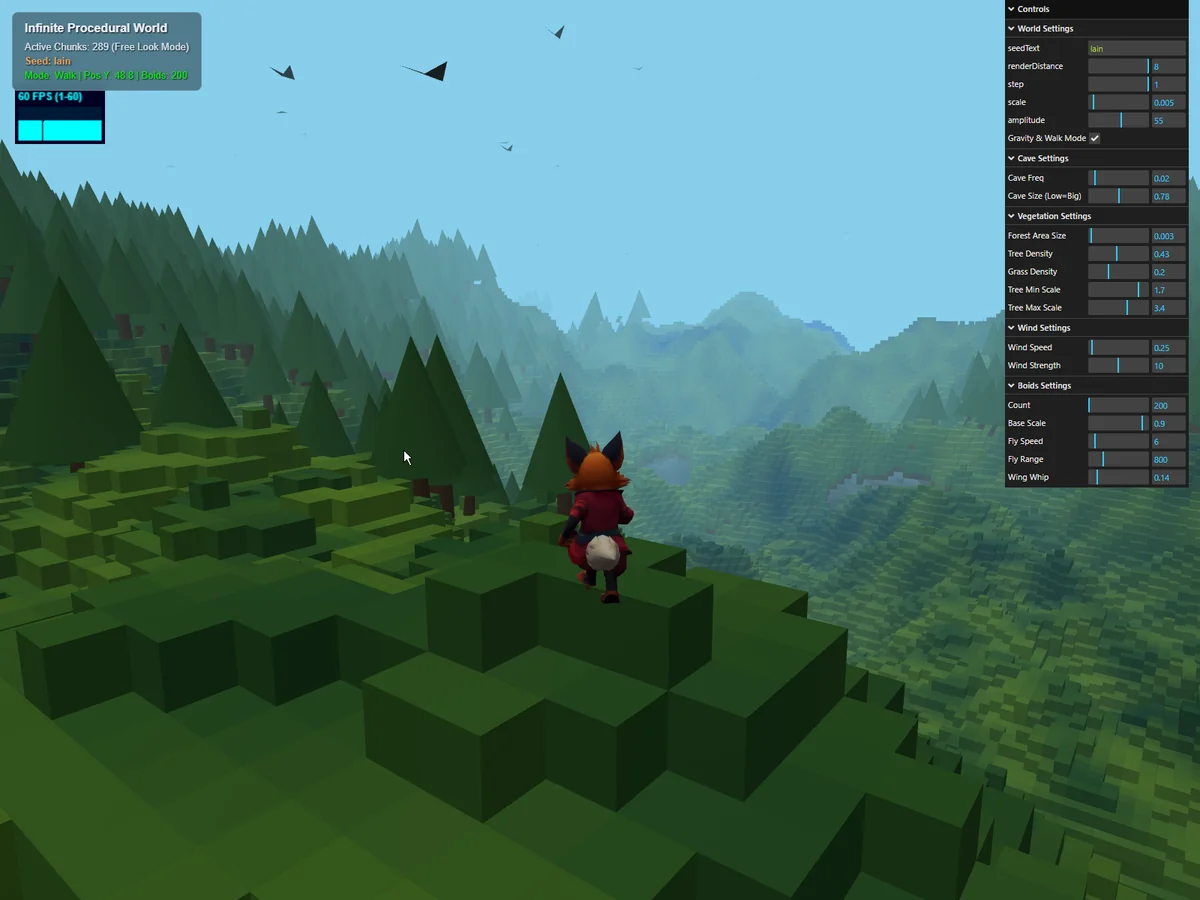Image resolution: width=1200 pixels, height=900 pixels.
Task: Toggle the Gravity & Walk Mode checkbox
Action: (1094, 138)
